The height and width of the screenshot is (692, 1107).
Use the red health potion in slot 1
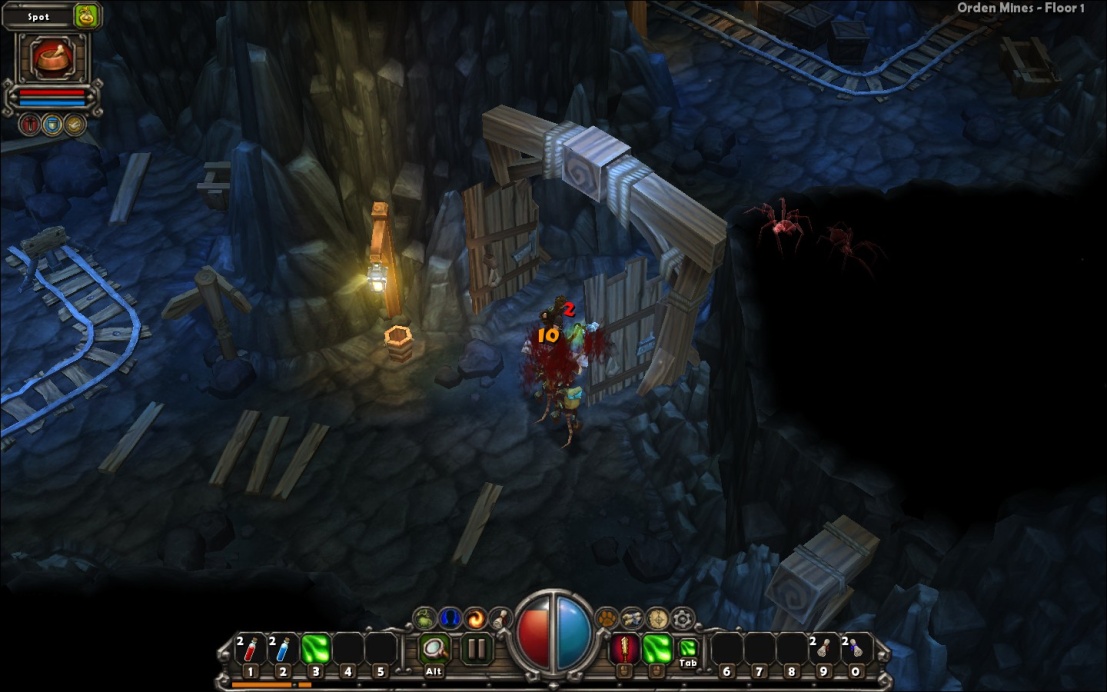[251, 648]
